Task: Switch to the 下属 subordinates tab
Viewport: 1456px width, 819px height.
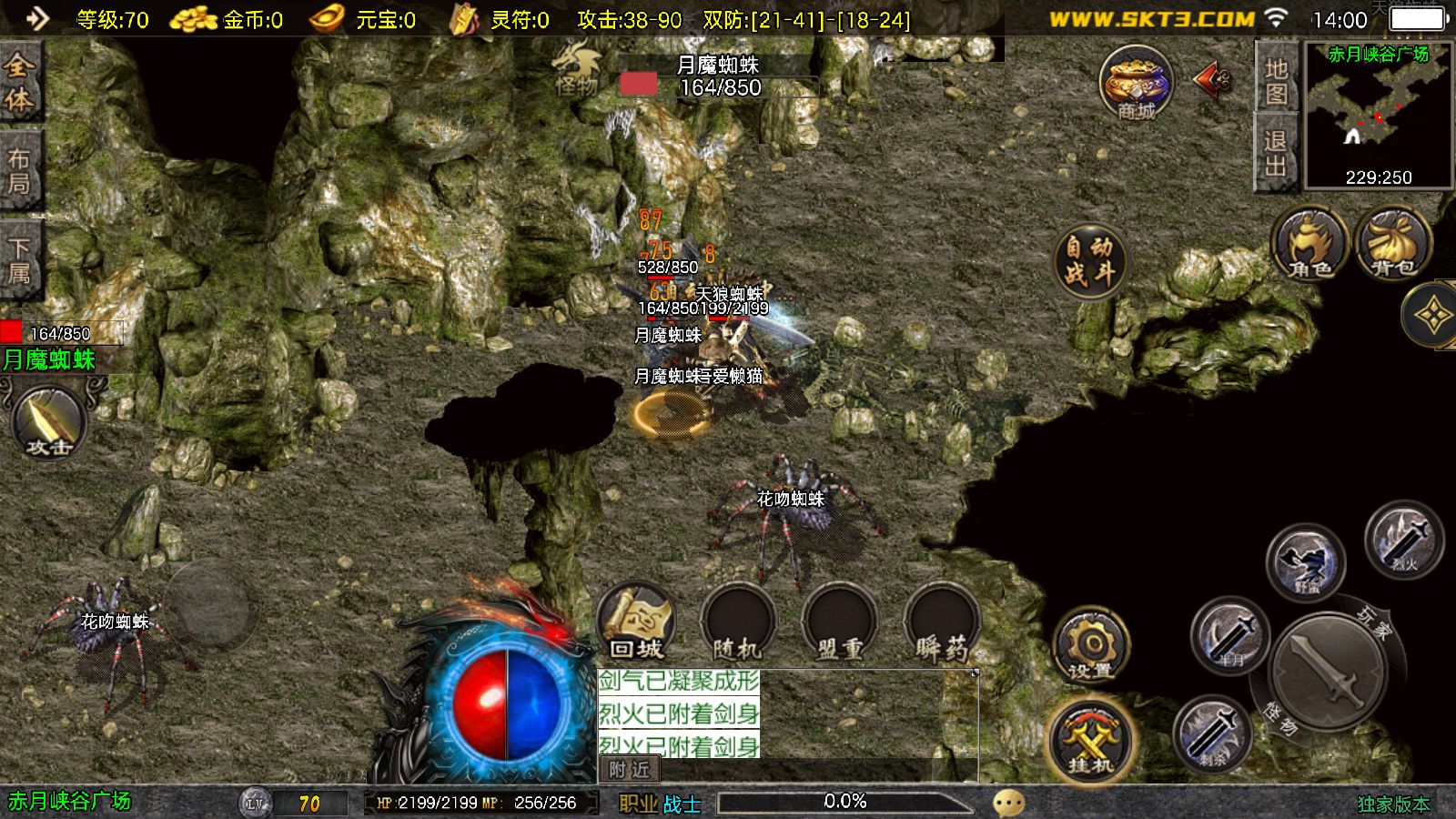Action: coord(20,260)
